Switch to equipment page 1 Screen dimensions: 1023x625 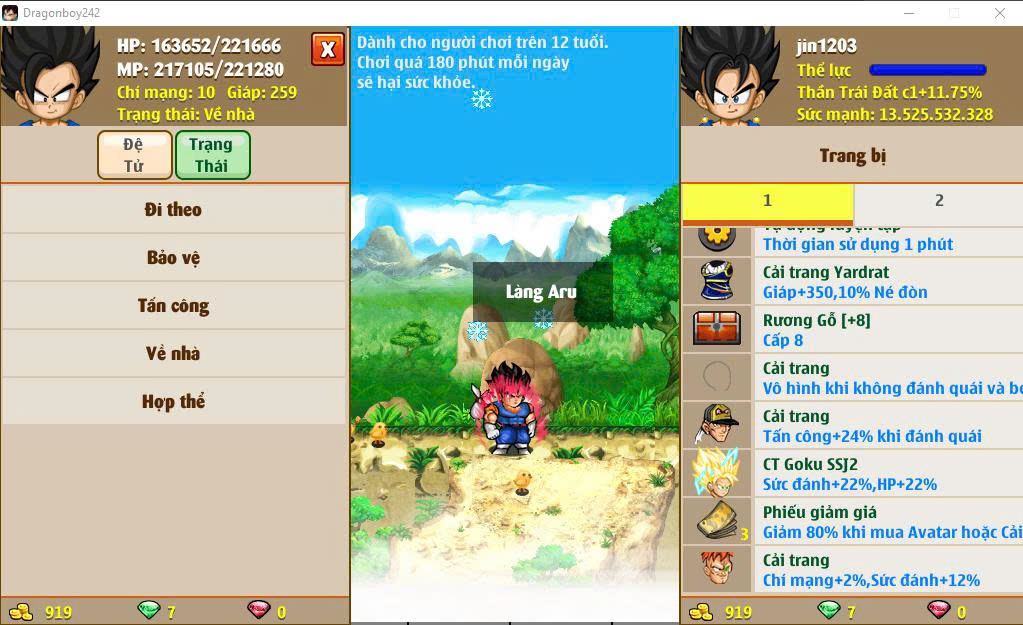click(x=767, y=201)
